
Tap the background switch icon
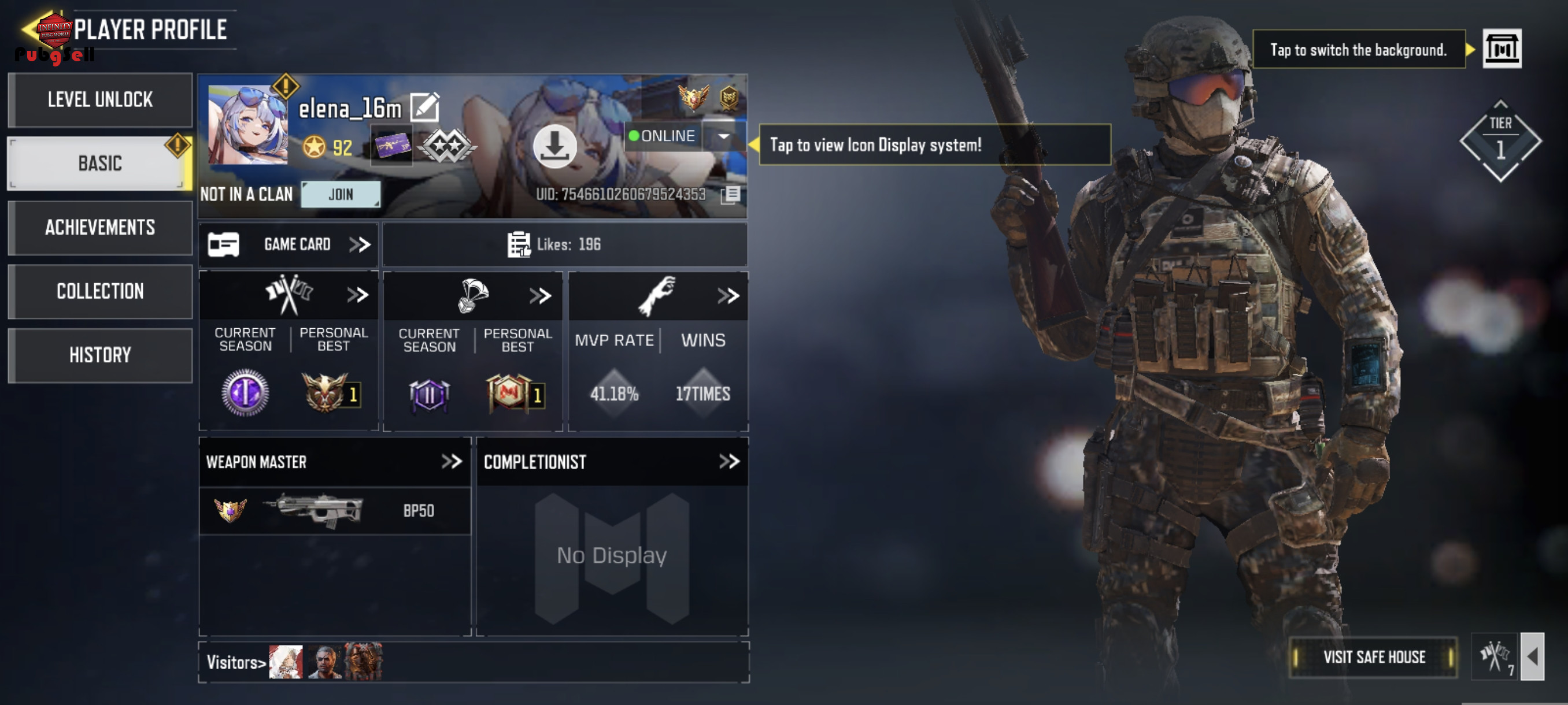coord(1501,49)
